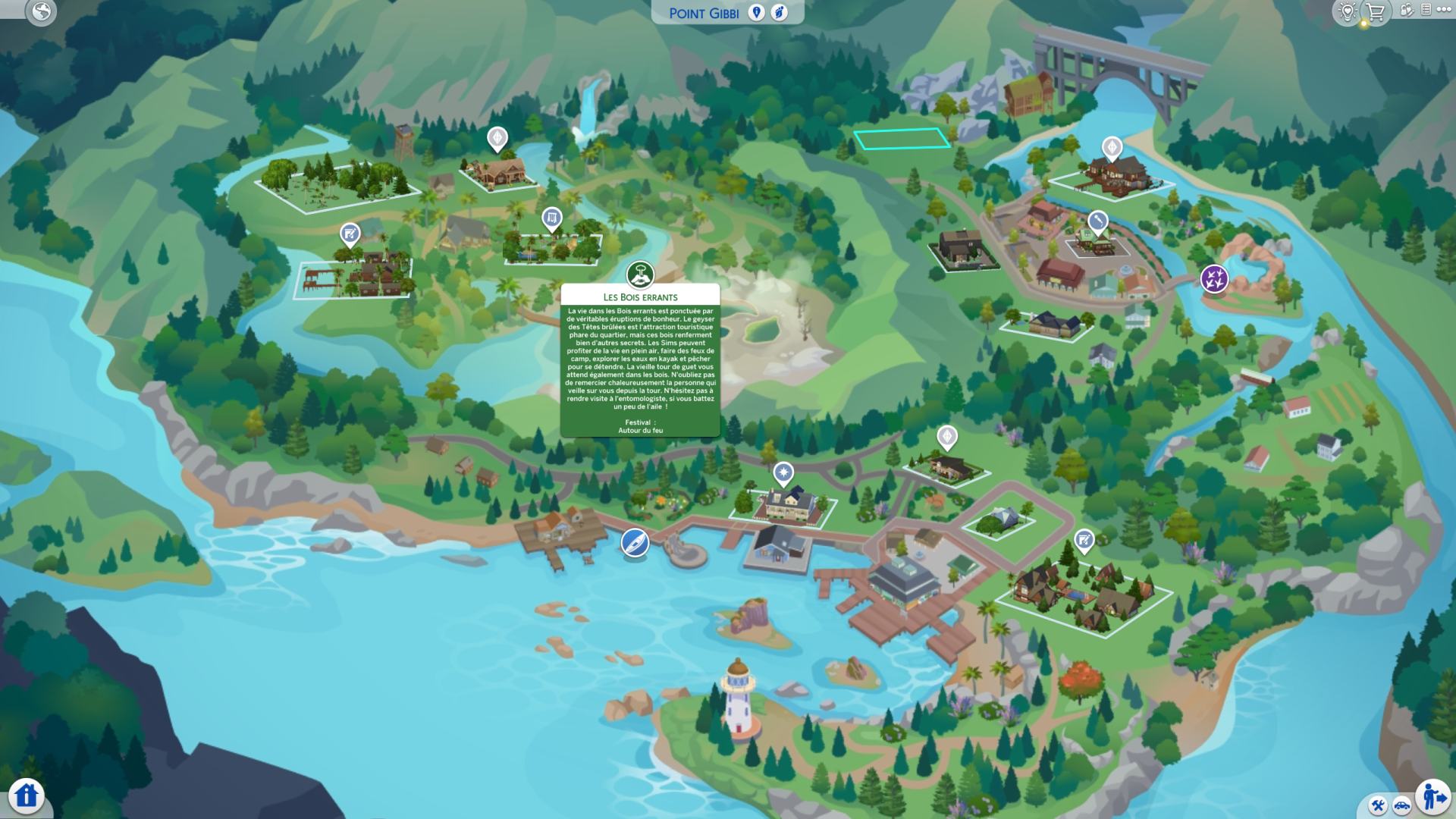Show Point Gibbi world info pin
Screen dimensions: 1456x819
[x=756, y=13]
